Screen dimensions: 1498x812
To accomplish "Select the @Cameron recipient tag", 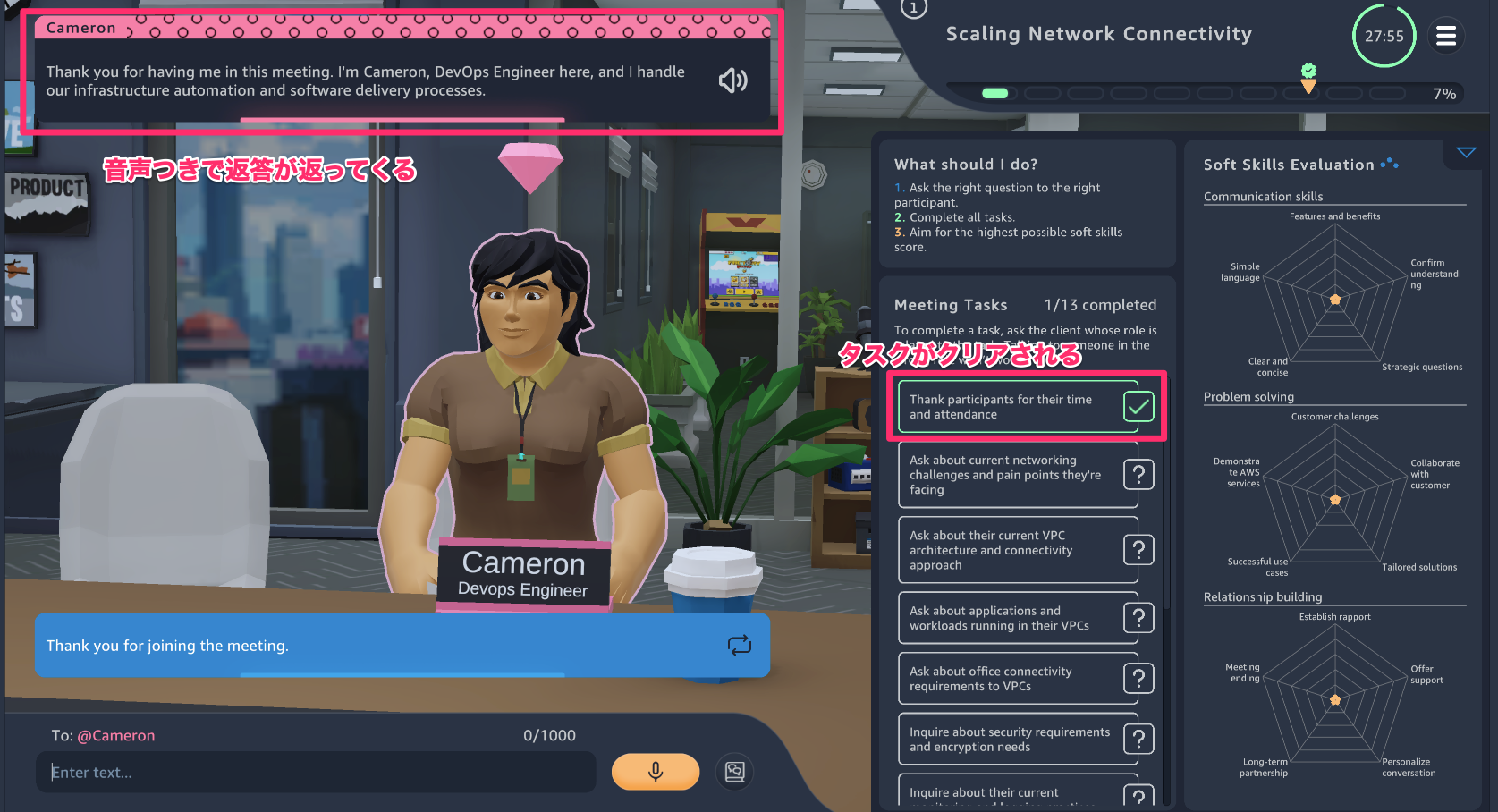I will tap(116, 736).
